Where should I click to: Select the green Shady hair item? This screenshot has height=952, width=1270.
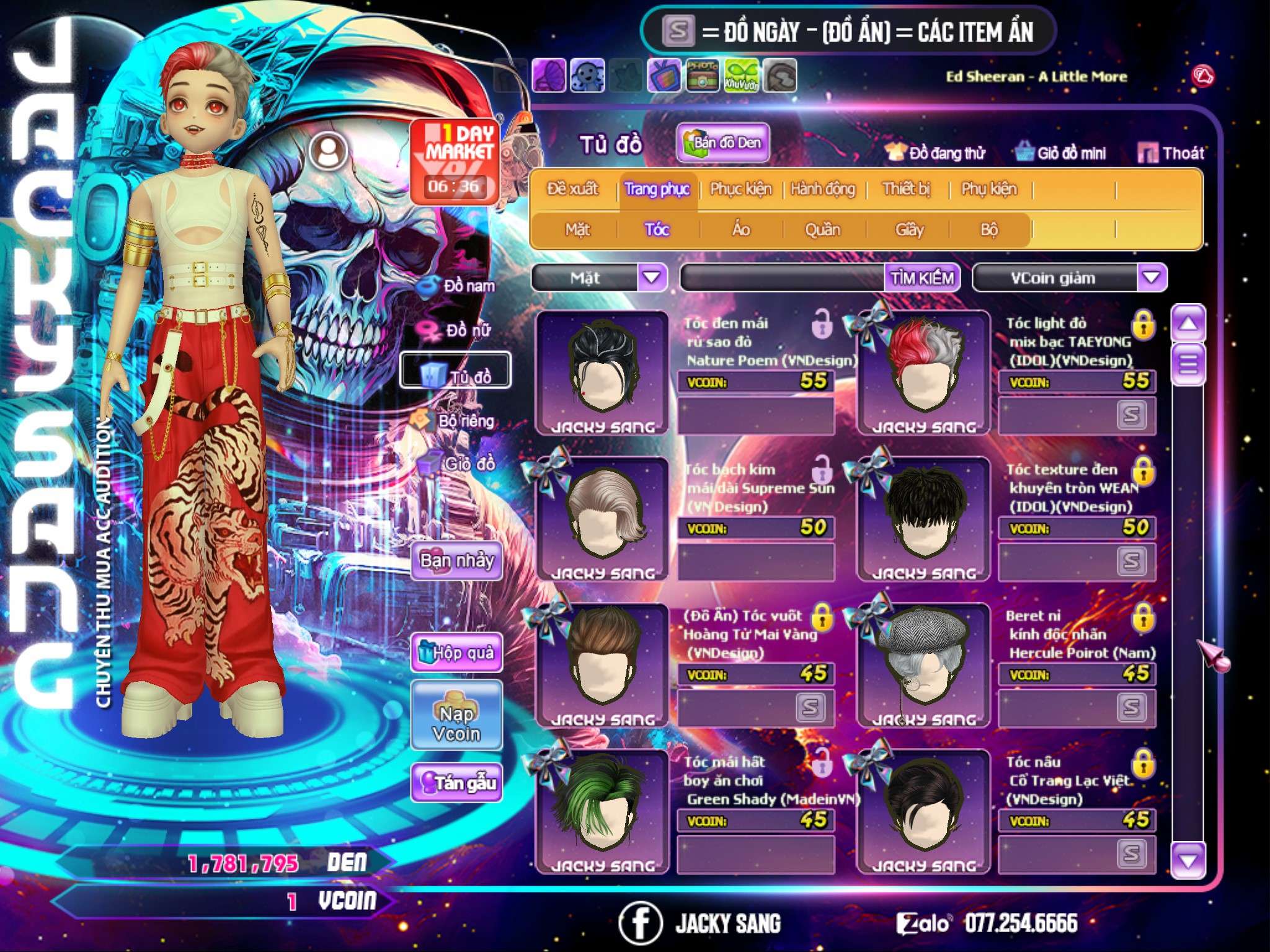602,811
